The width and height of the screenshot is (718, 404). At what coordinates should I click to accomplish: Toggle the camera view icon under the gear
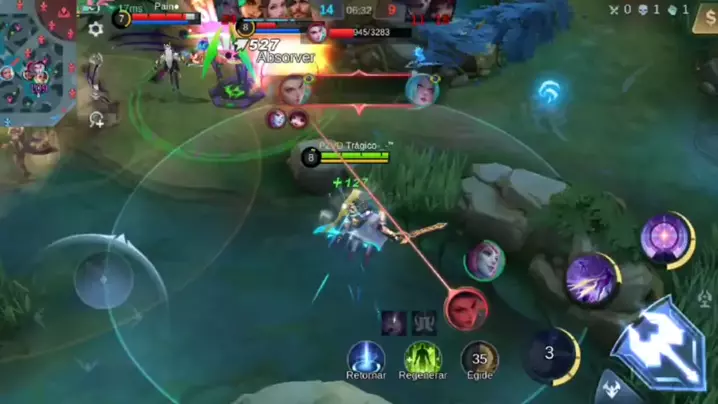97,120
